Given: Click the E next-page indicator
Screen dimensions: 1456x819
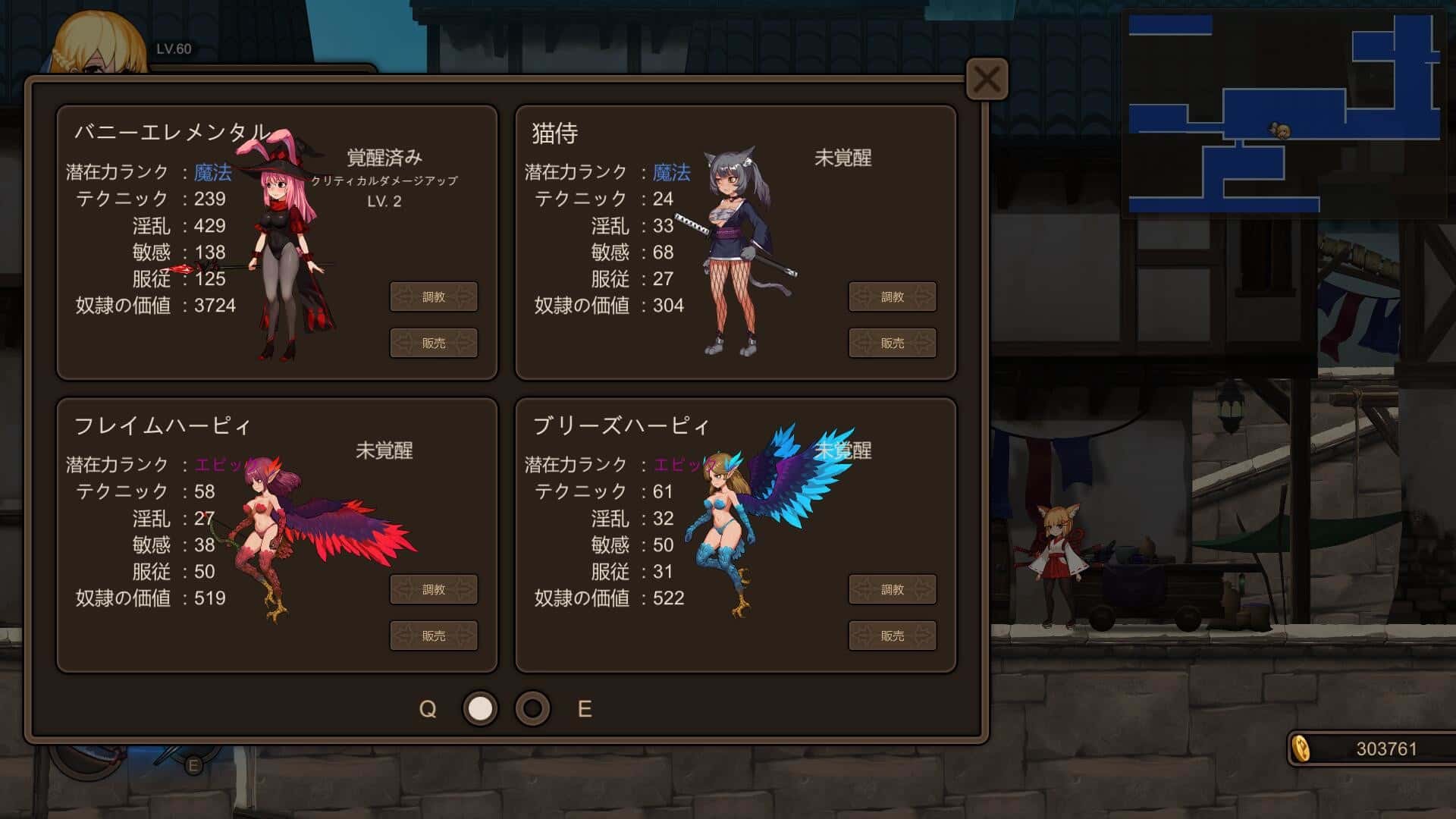Looking at the screenshot, I should 584,710.
